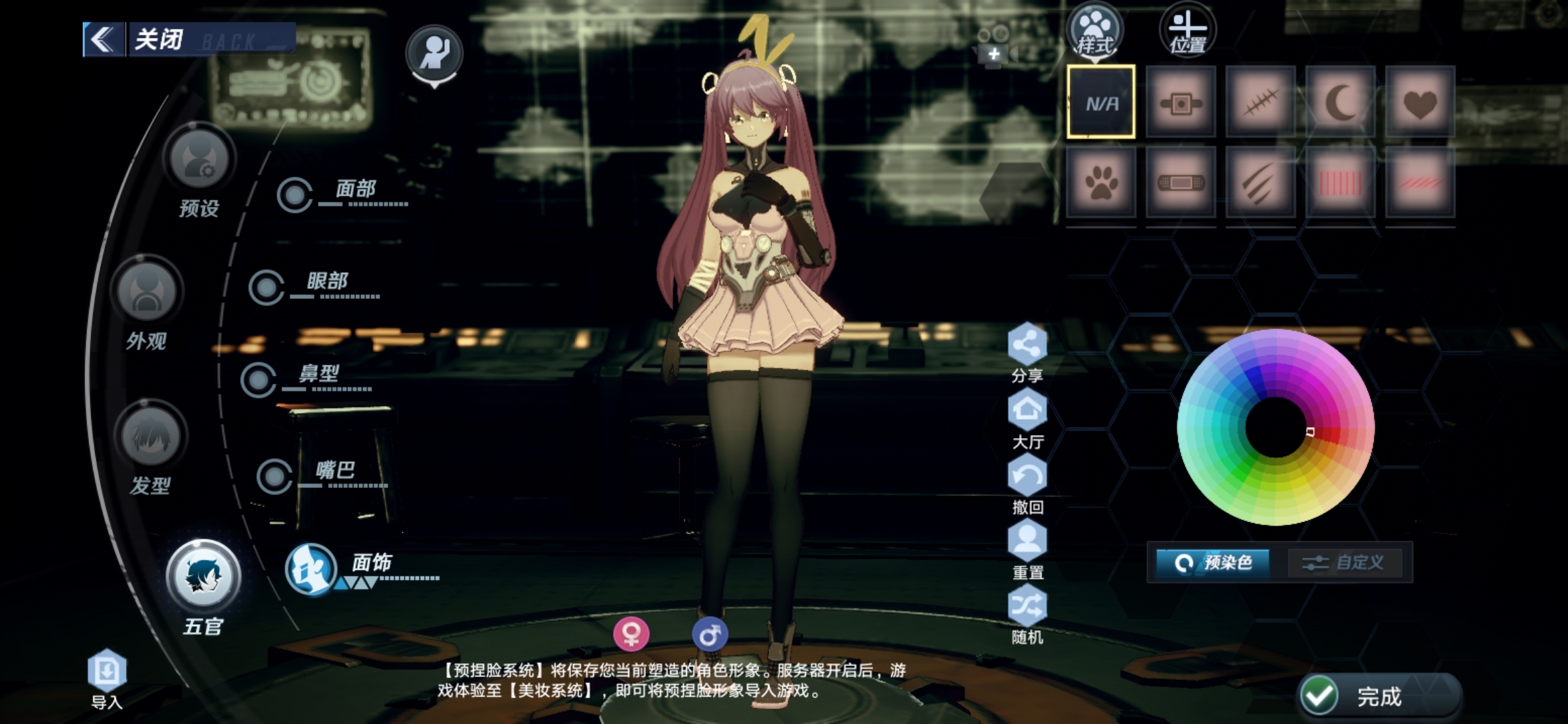Switch to the 位置 position tab
Screen dimensions: 1568x724
[1187, 32]
